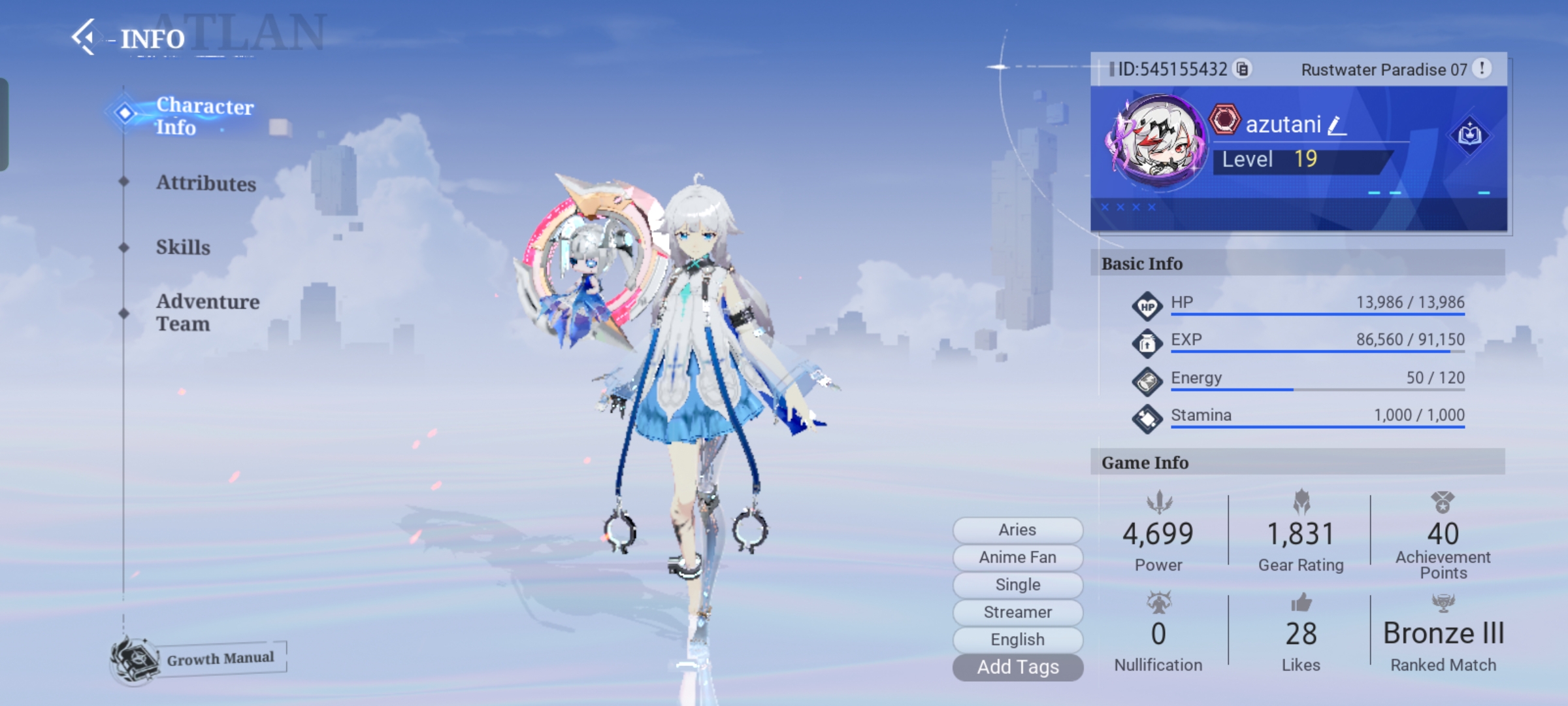Show the Skills tab

(183, 247)
